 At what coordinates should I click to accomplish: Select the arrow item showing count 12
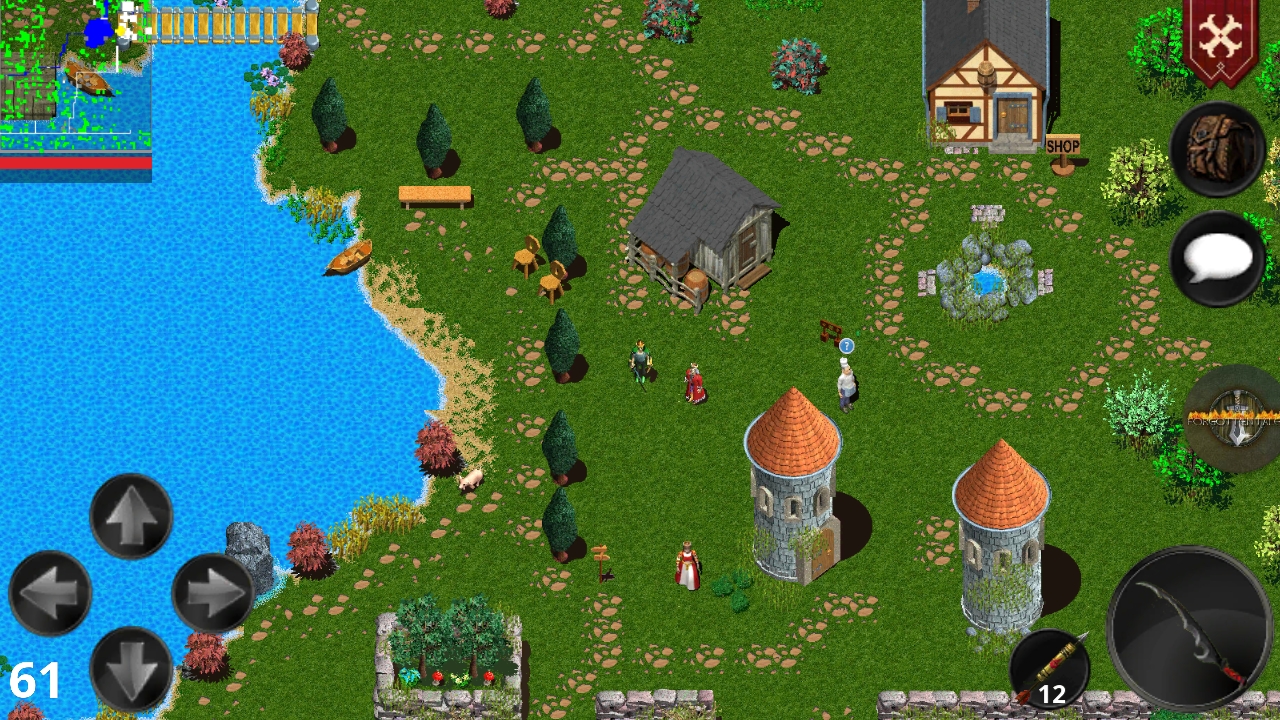pyautogui.click(x=1051, y=666)
